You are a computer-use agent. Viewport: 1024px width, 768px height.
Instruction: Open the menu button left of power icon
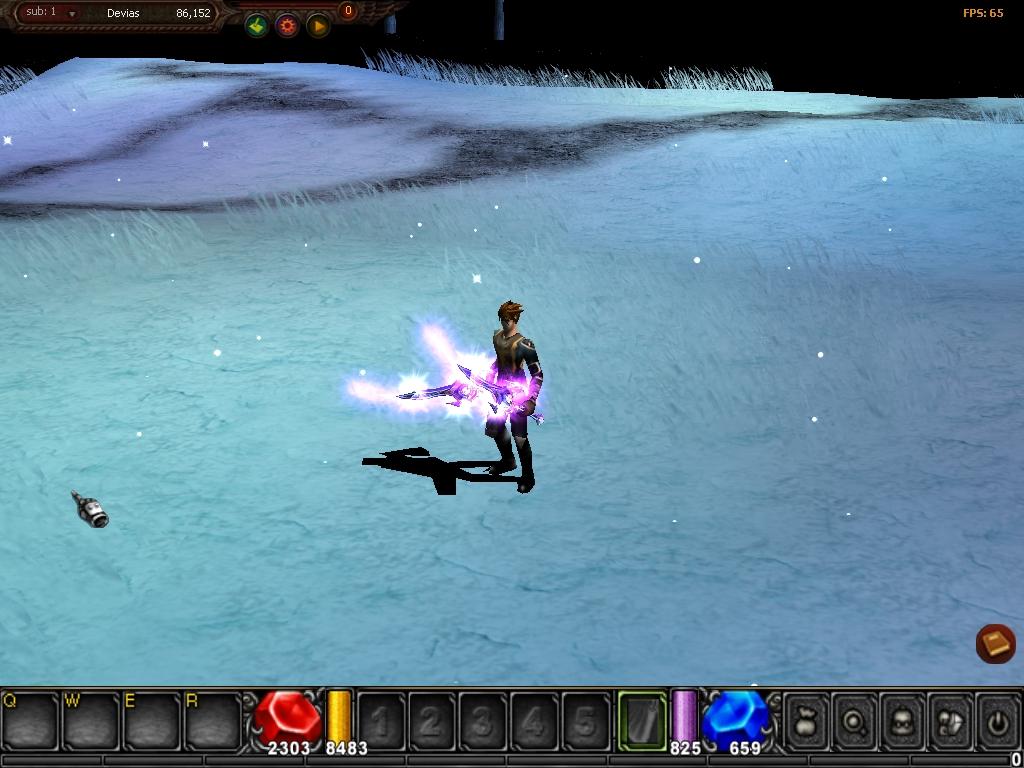[949, 720]
